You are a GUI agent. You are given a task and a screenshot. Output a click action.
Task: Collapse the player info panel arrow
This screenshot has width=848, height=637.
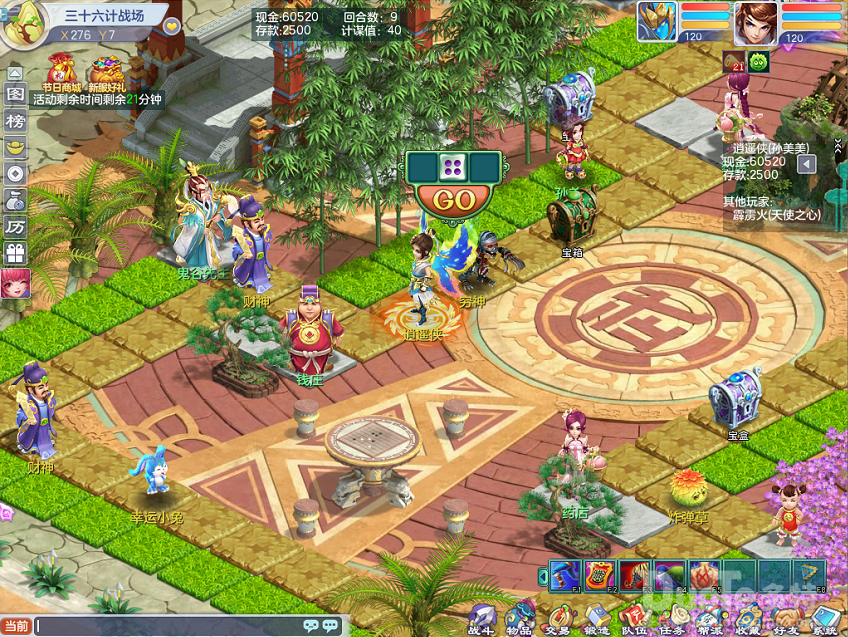point(807,164)
